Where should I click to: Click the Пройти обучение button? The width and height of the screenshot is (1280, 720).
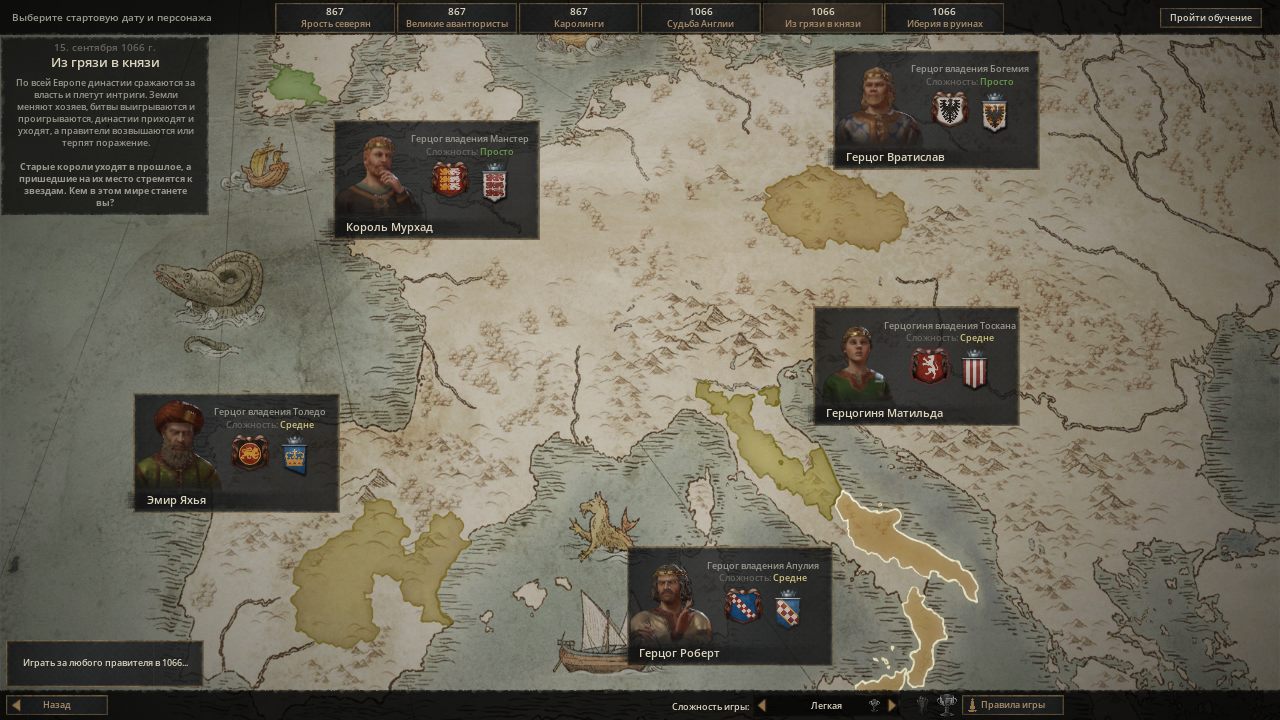1210,17
